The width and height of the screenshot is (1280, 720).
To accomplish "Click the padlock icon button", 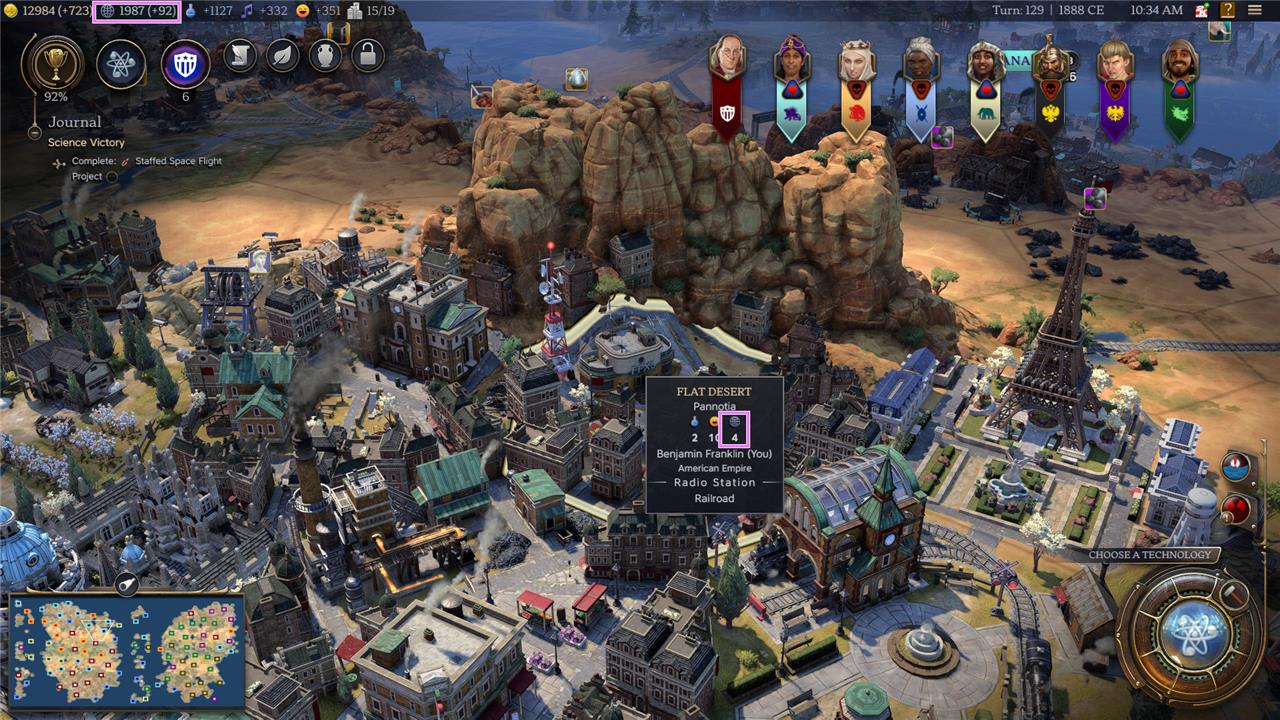I will point(368,55).
